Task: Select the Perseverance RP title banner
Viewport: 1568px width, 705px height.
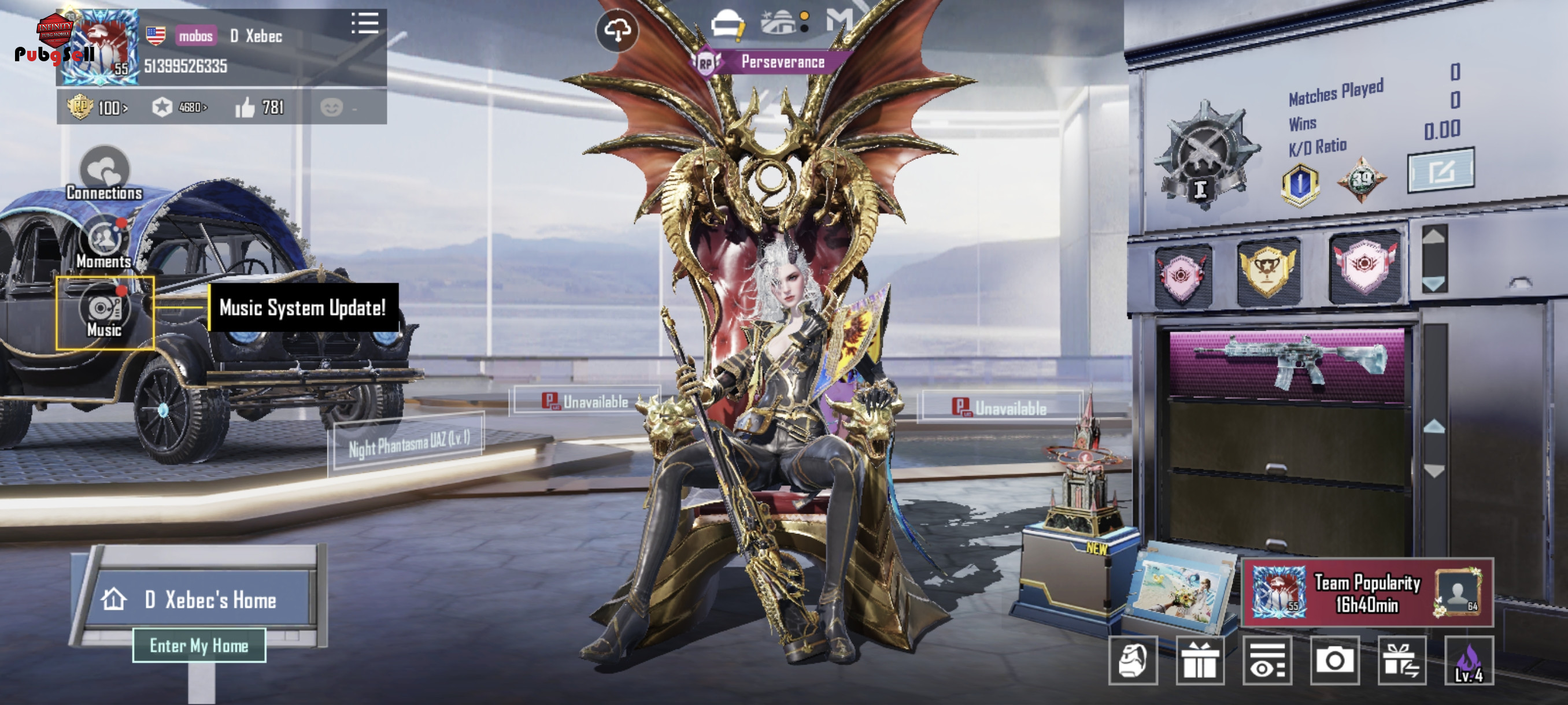Action: pyautogui.click(x=772, y=62)
